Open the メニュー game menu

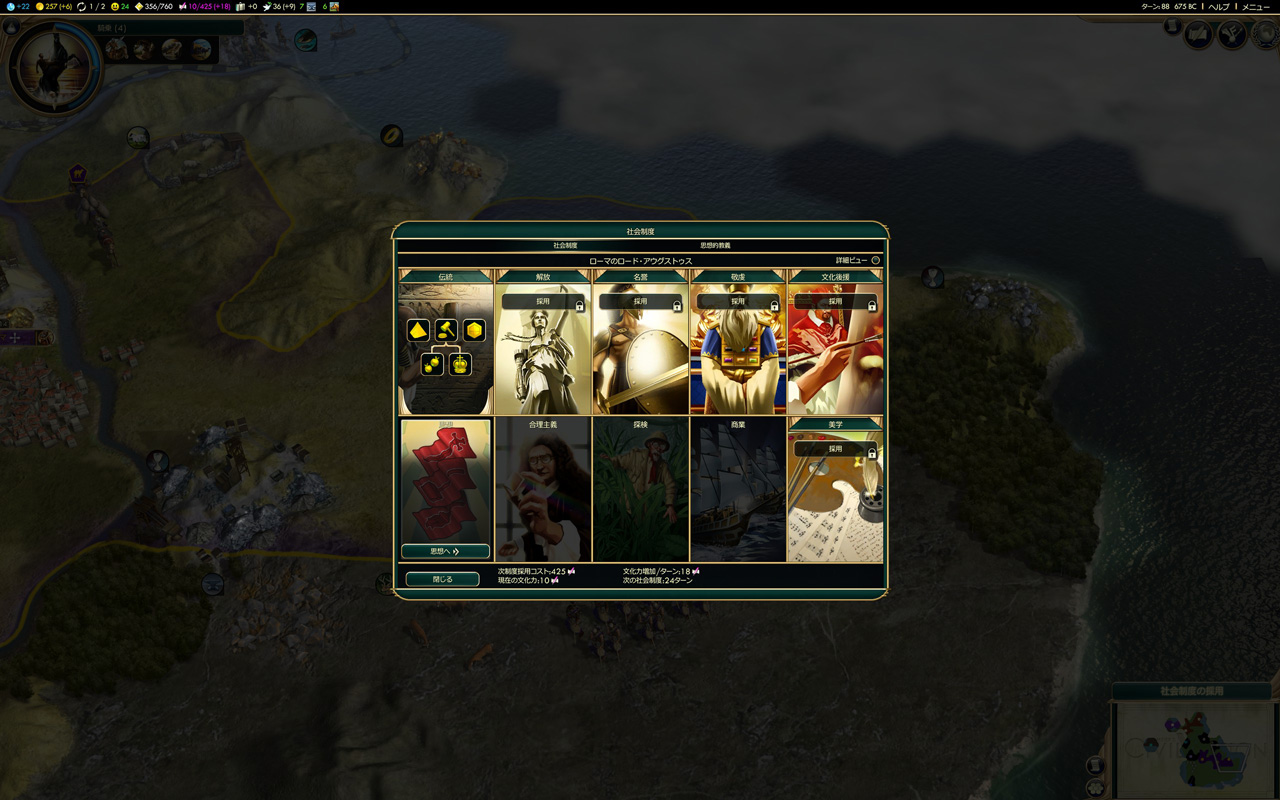[x=1255, y=7]
